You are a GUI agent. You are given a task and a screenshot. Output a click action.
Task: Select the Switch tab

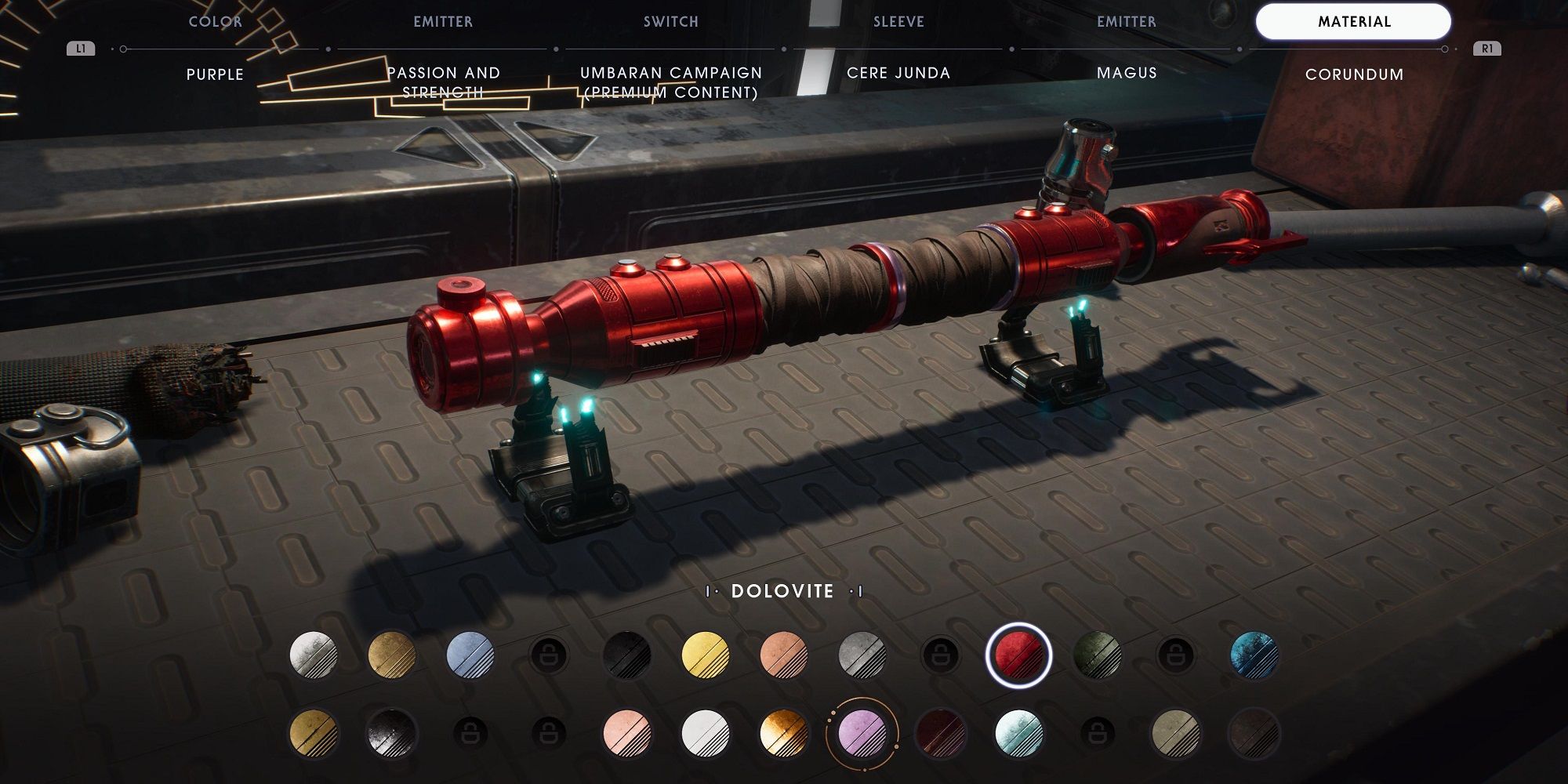tap(671, 22)
